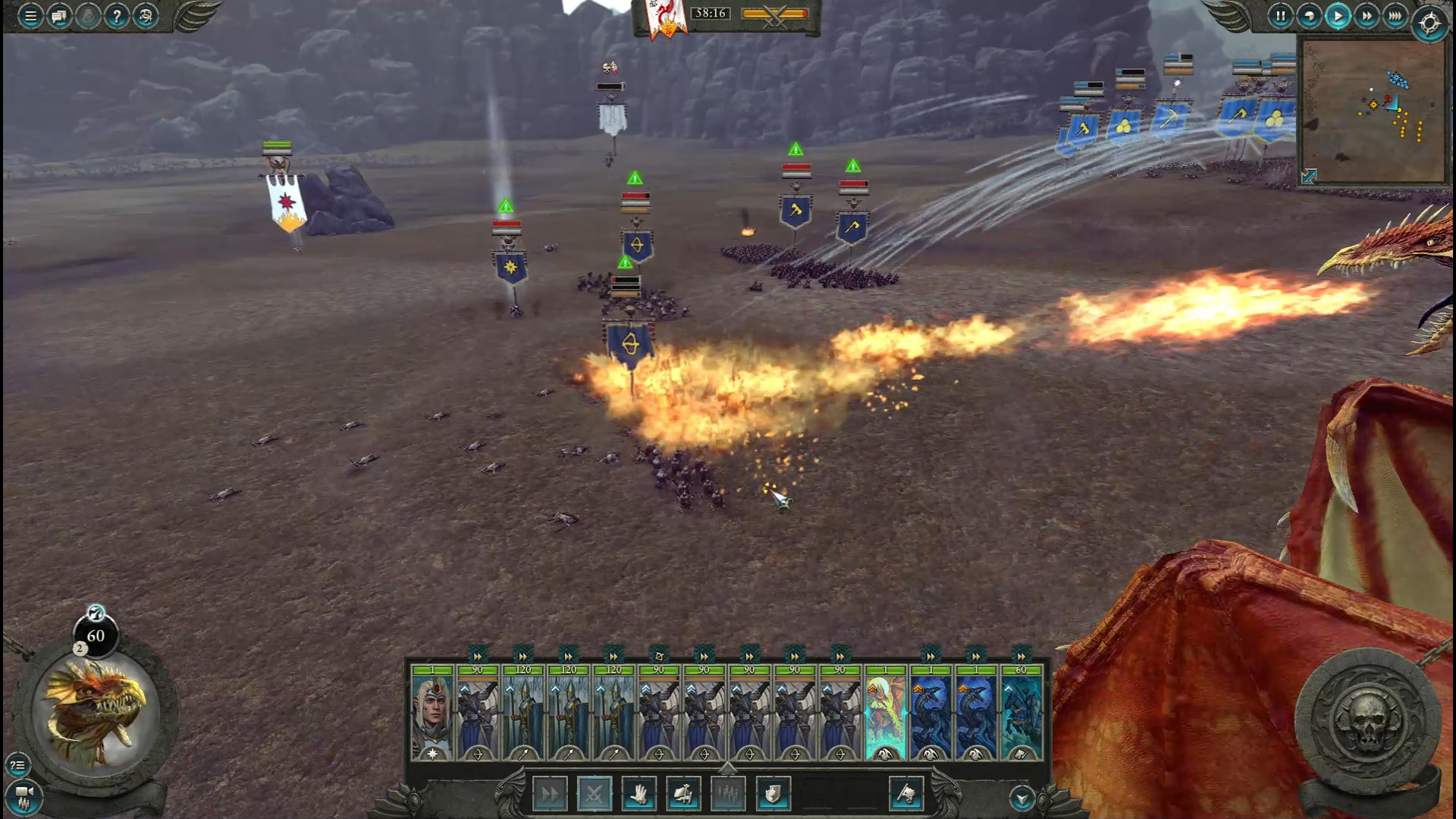Select the lord unit card
The height and width of the screenshot is (819, 1456).
click(x=432, y=713)
